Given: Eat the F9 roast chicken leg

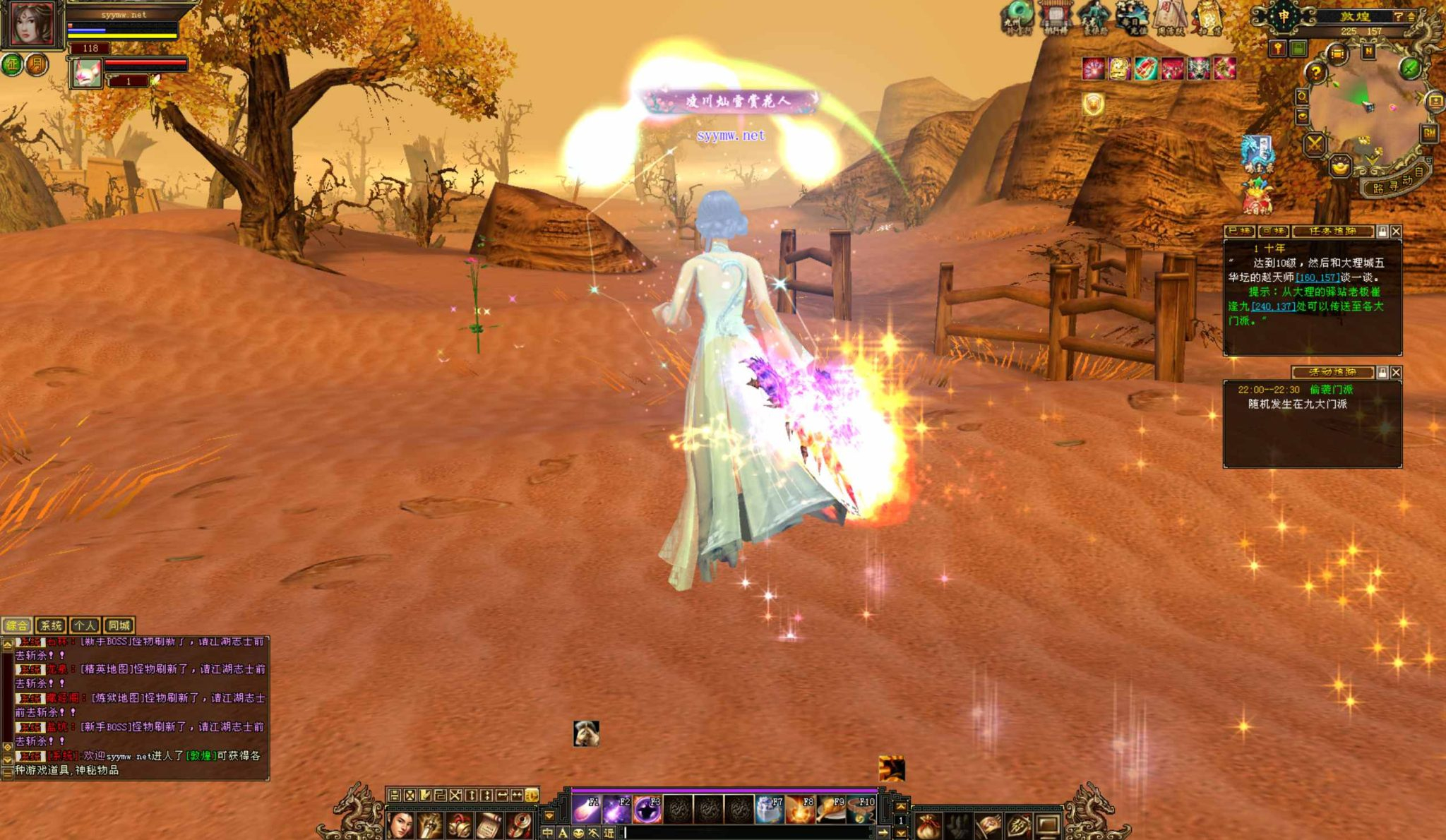Looking at the screenshot, I should 830,810.
